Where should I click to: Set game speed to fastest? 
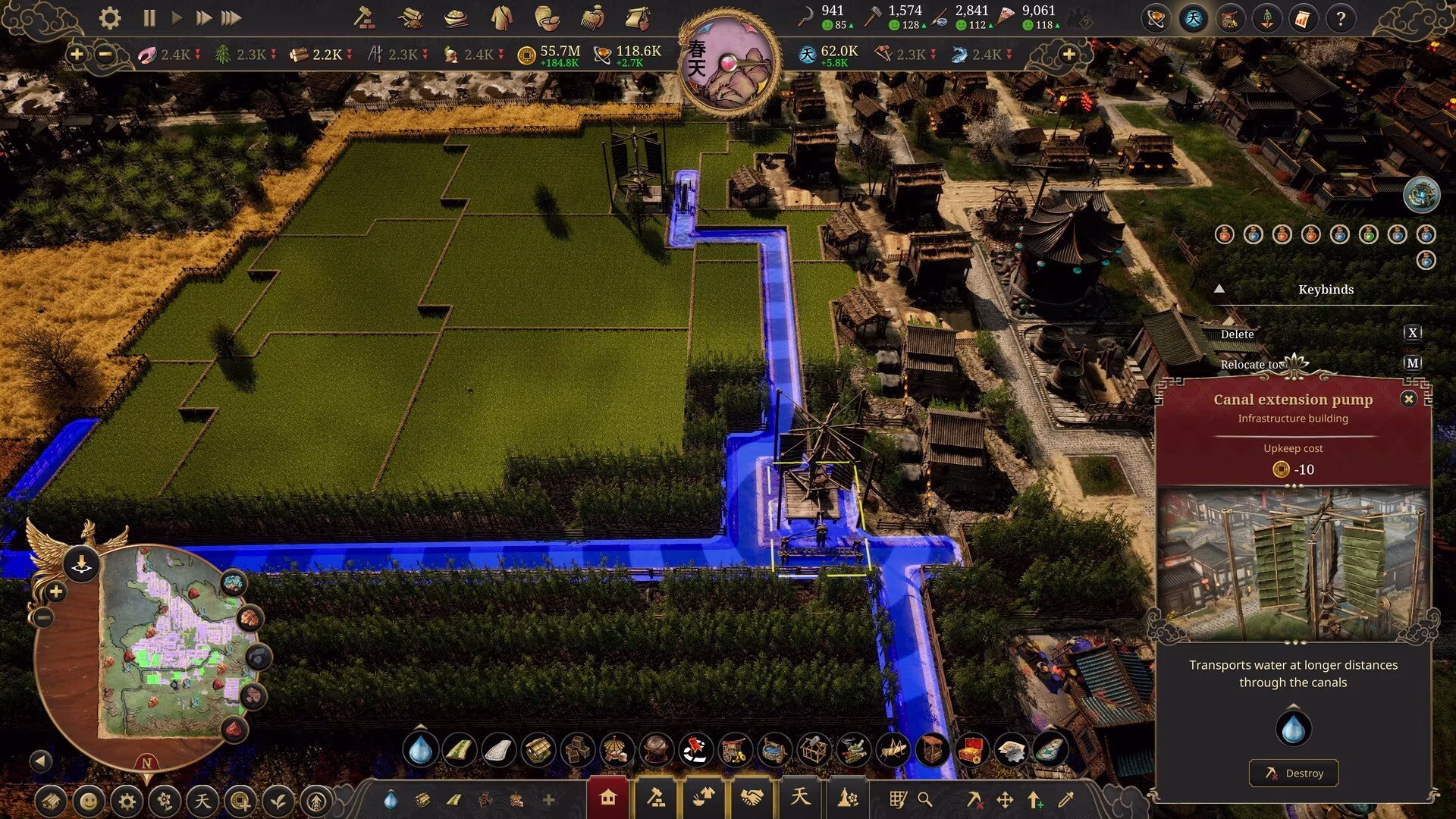tap(231, 18)
